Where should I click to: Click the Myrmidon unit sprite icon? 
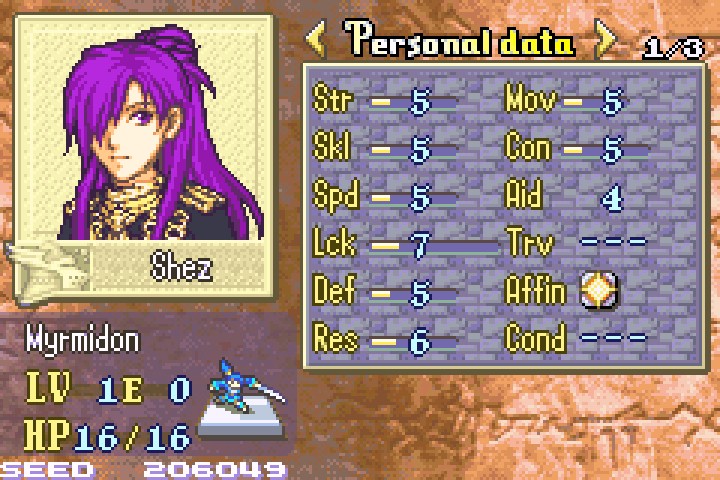click(x=241, y=402)
